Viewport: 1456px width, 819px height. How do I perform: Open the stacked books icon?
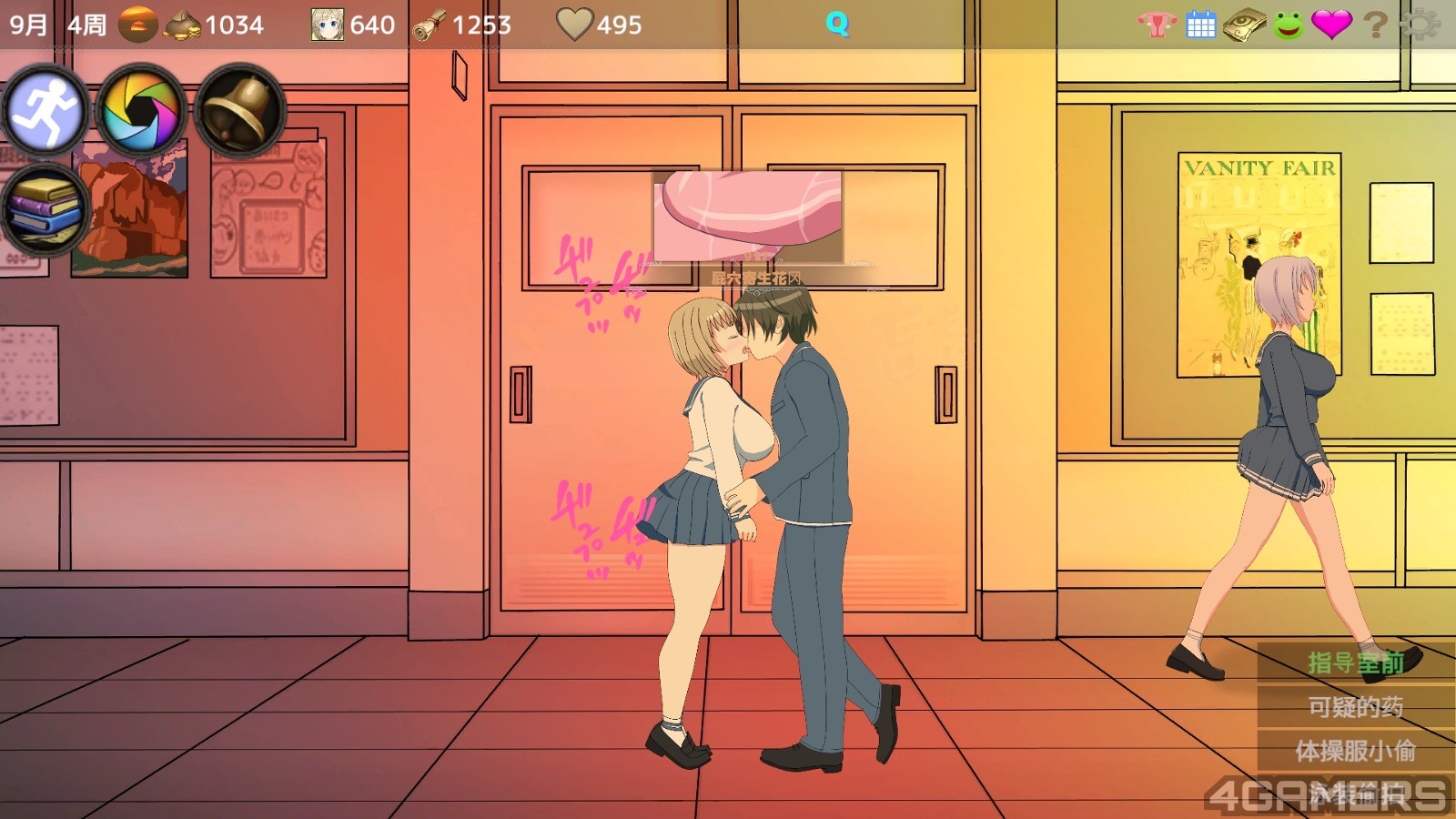45,211
